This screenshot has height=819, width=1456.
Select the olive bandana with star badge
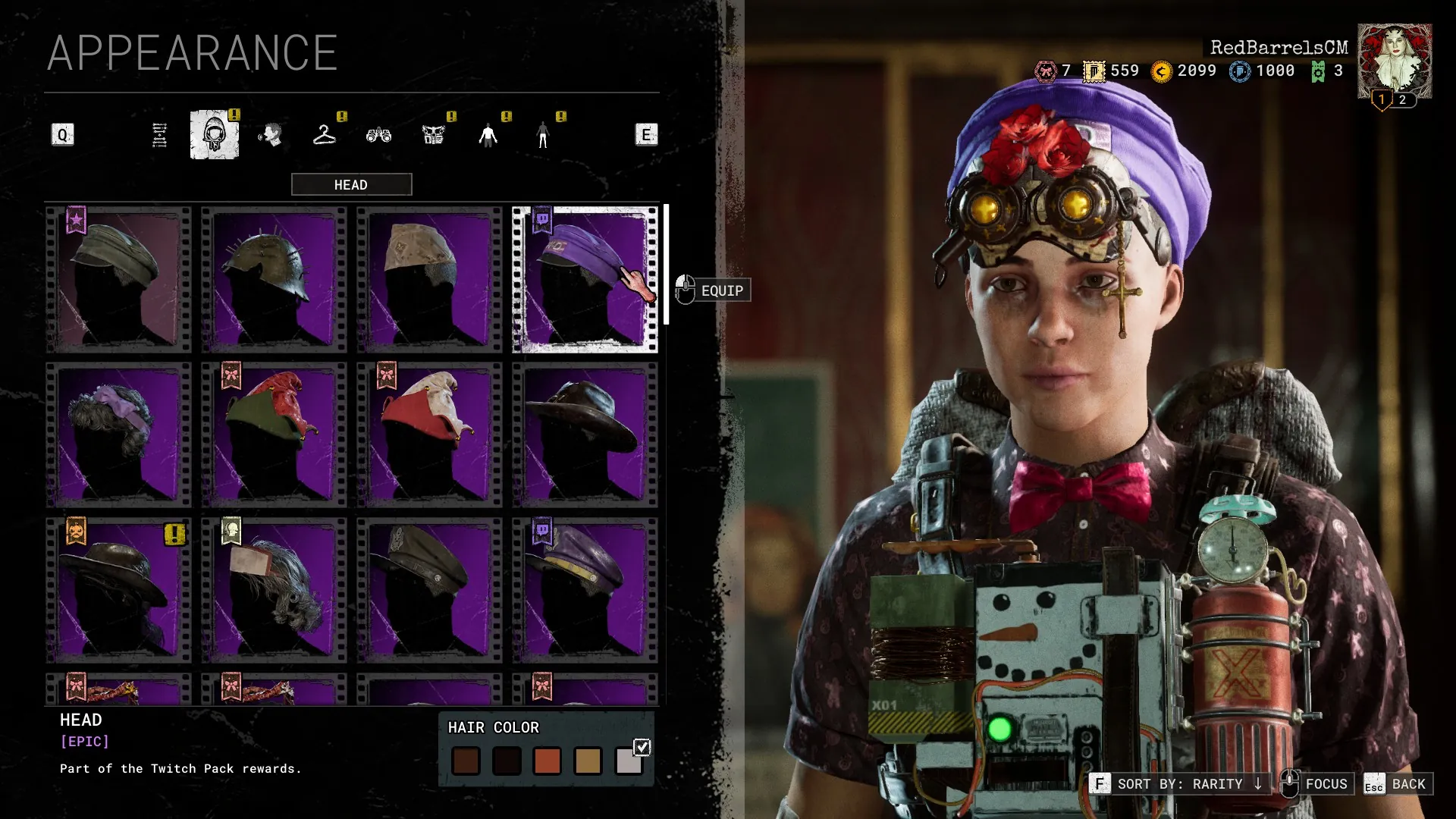click(119, 279)
